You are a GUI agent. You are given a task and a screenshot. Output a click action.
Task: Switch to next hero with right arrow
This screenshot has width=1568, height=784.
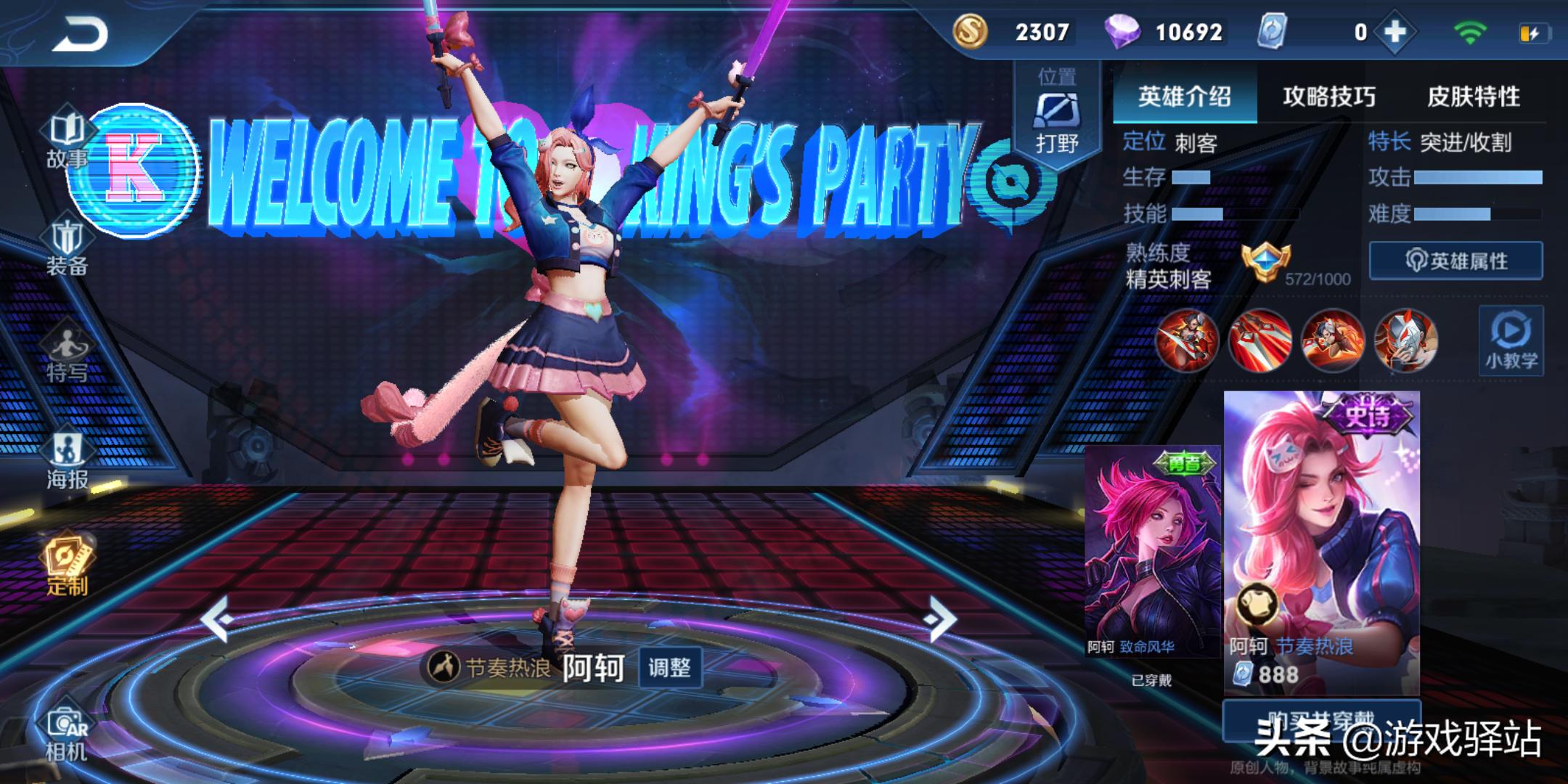[x=942, y=619]
